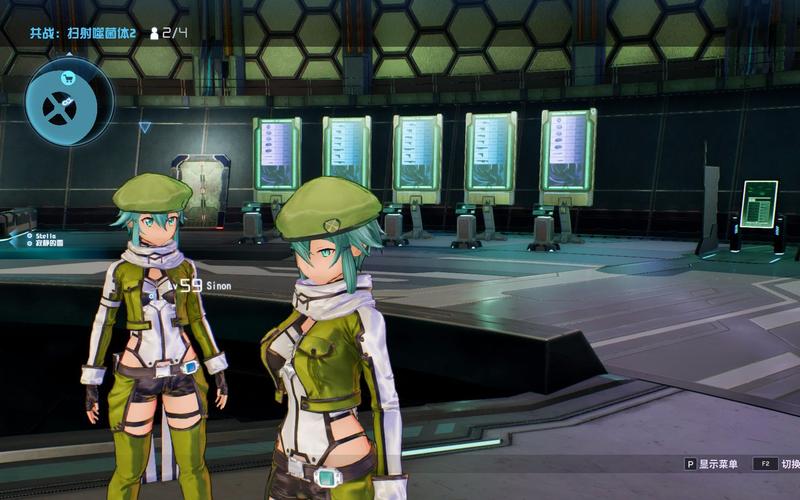Select the shopping cart marker on the minimap
This screenshot has width=800, height=500.
coord(69,77)
